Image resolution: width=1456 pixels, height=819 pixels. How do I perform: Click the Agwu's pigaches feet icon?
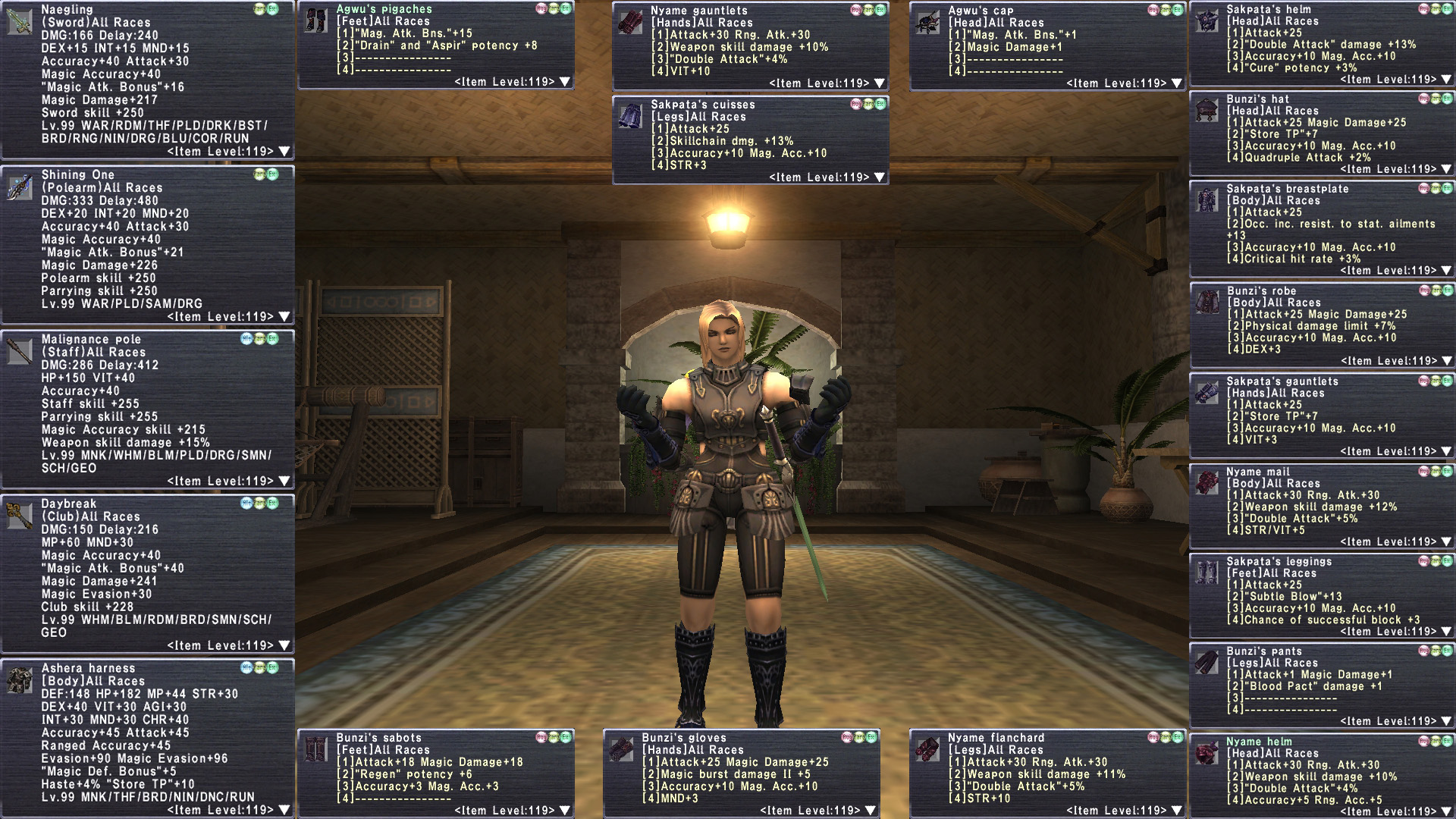(315, 21)
